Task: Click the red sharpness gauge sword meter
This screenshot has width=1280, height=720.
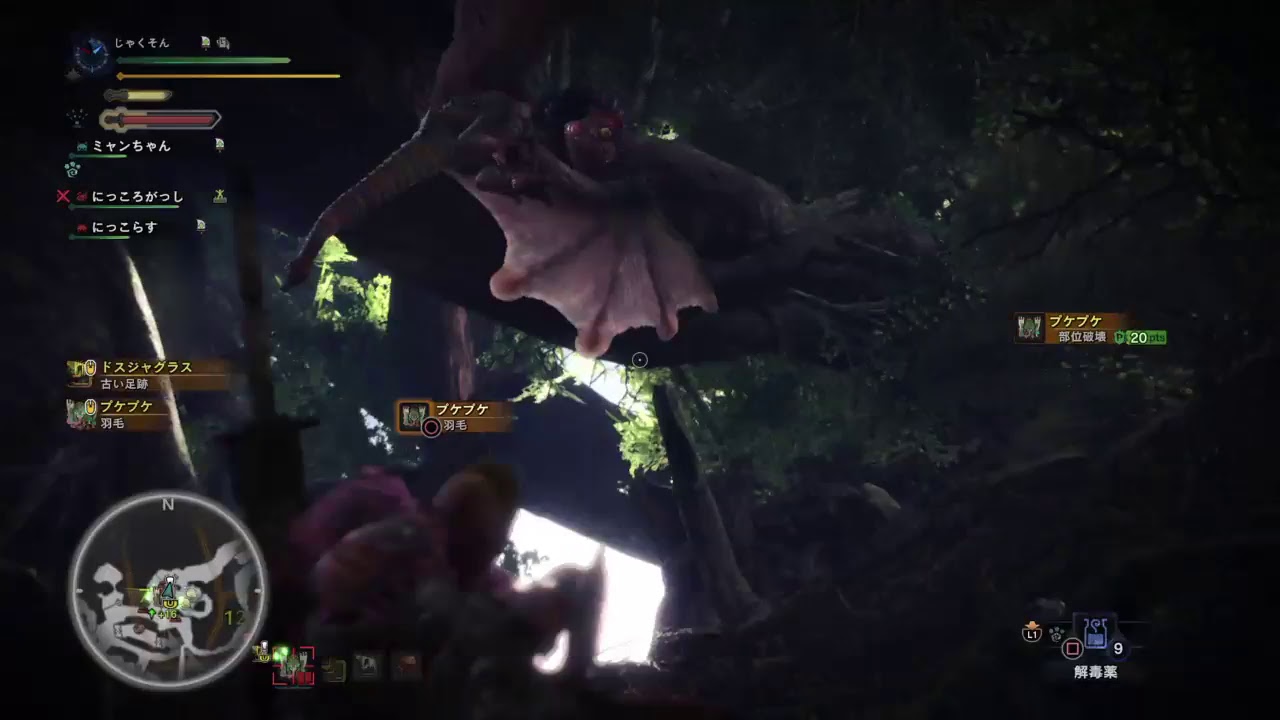Action: click(x=156, y=119)
